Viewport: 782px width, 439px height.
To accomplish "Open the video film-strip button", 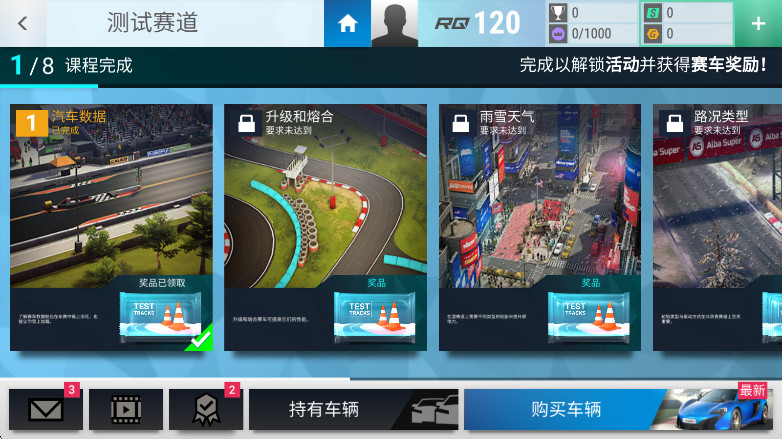I will [126, 409].
